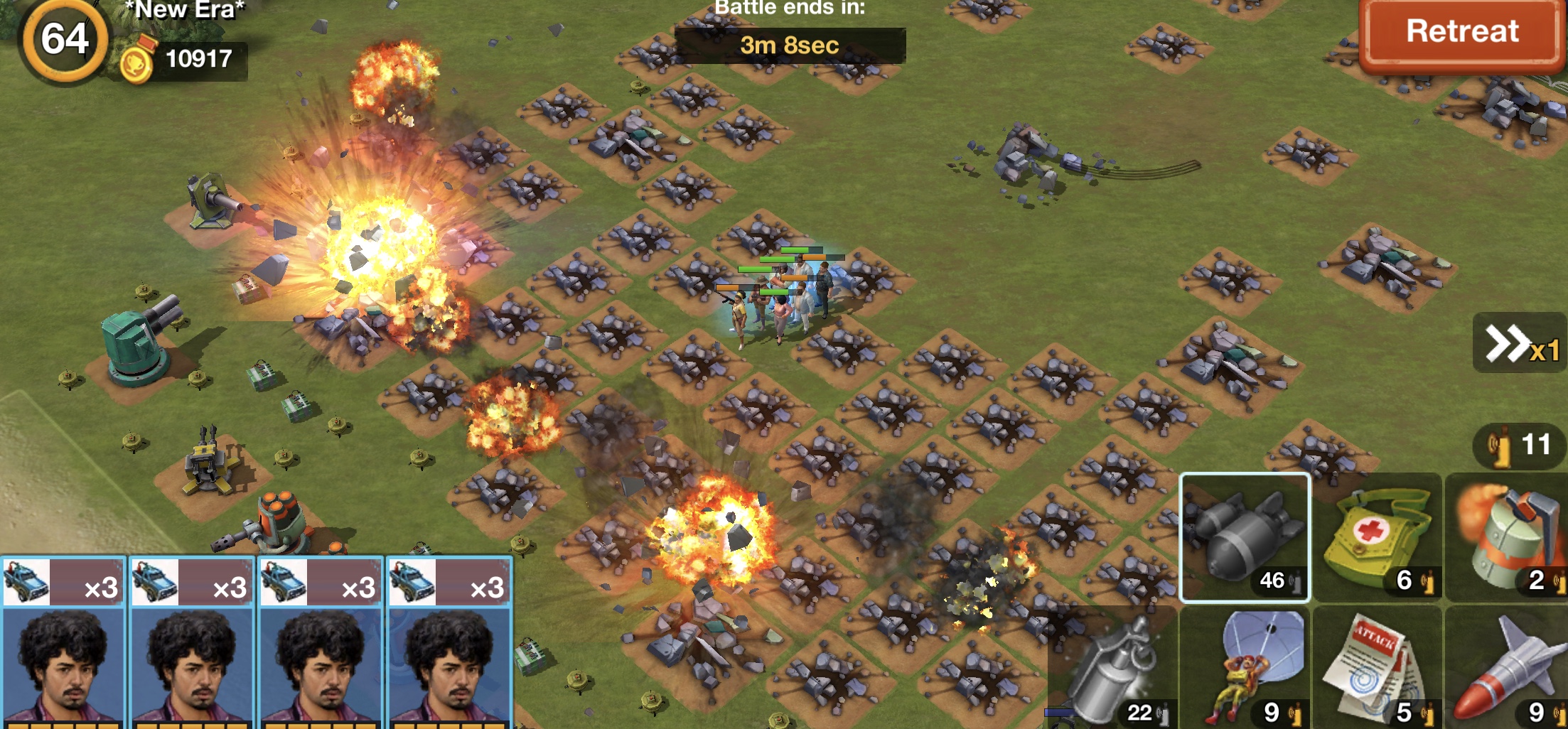Launch the red-tipped missile ability
The height and width of the screenshot is (729, 1568).
pyautogui.click(x=1507, y=669)
